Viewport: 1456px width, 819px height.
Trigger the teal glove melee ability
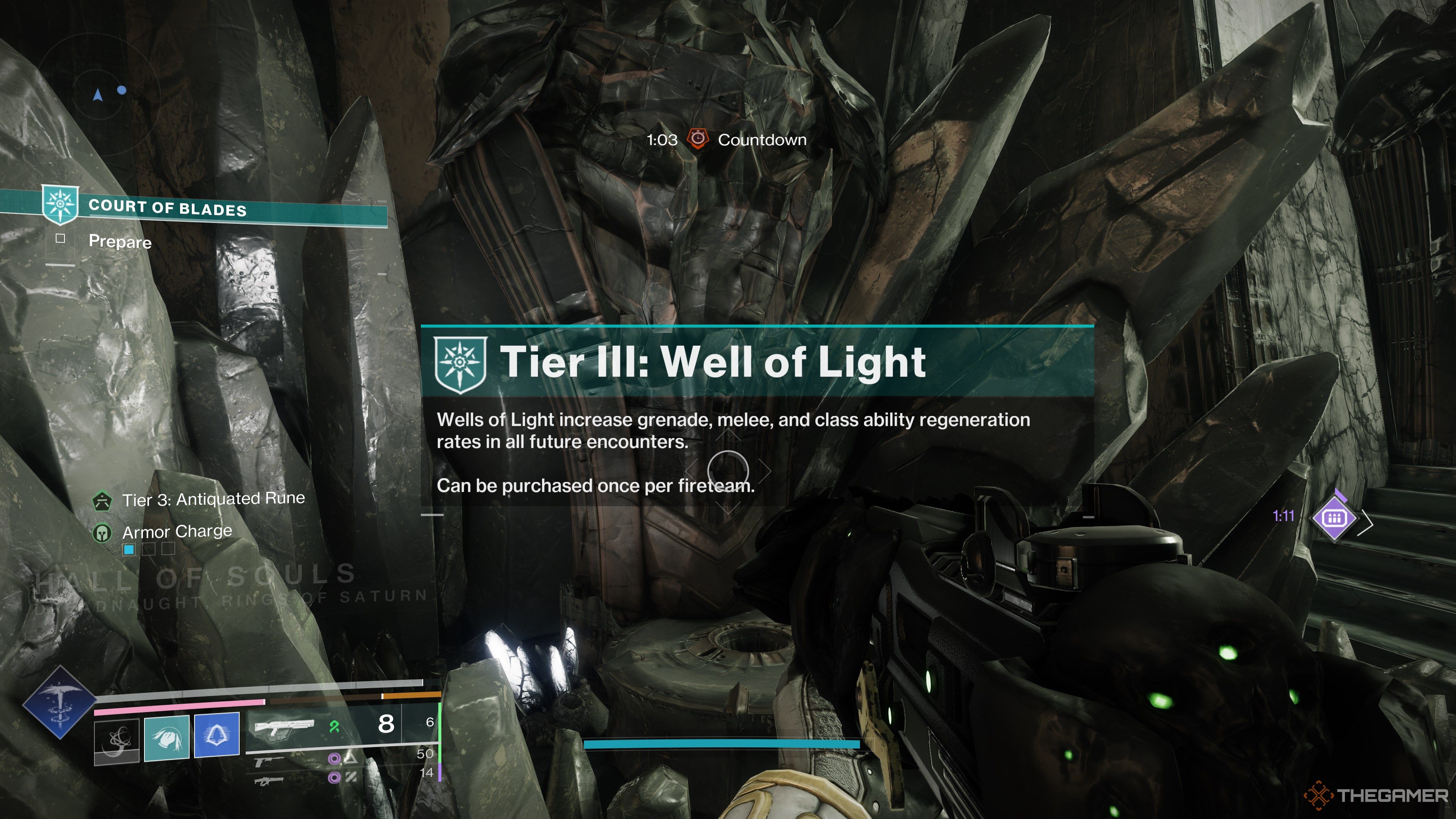click(x=167, y=737)
